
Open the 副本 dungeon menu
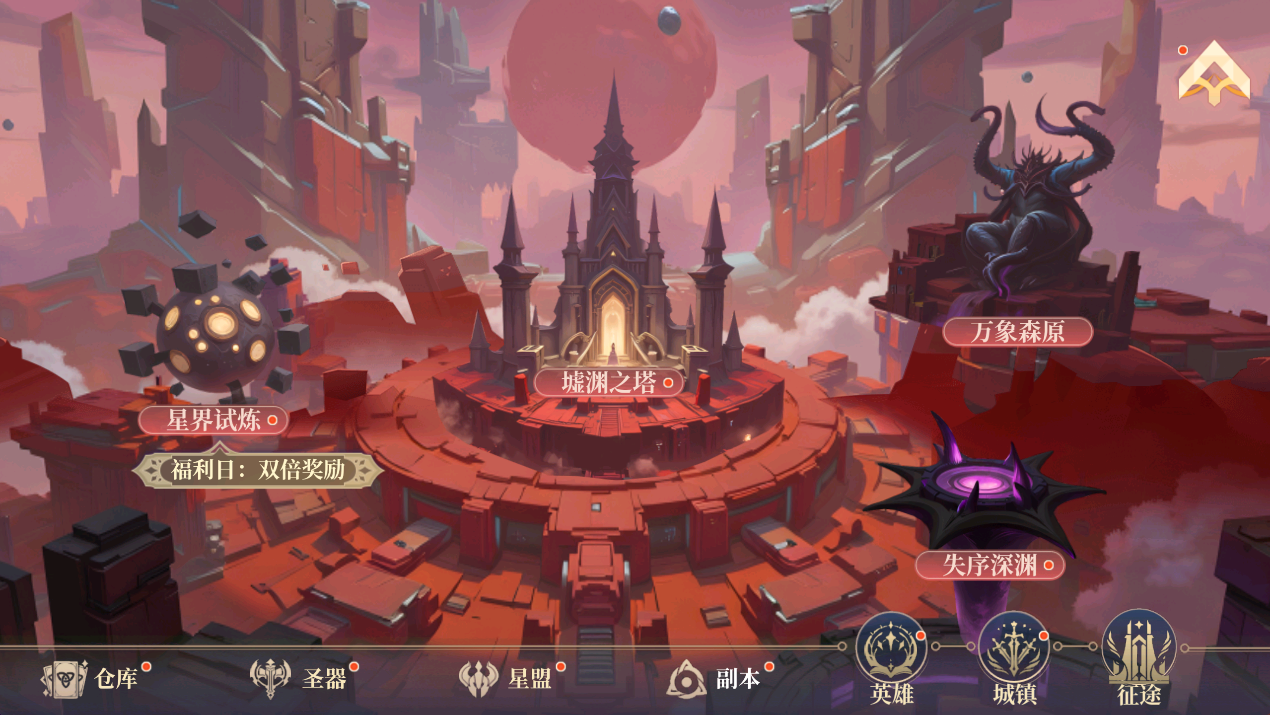point(715,679)
